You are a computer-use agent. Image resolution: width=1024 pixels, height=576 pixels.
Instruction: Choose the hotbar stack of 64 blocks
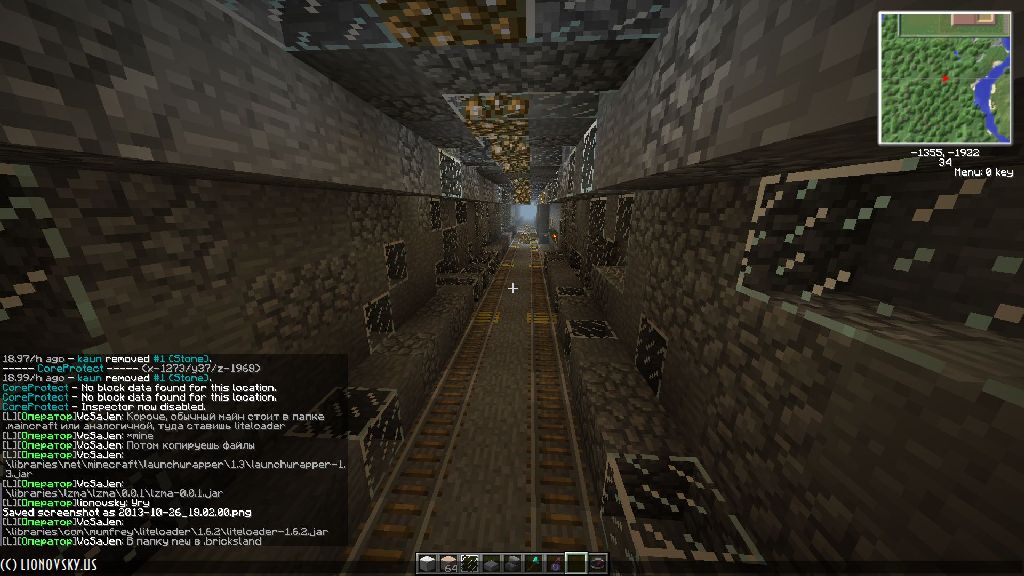point(447,563)
